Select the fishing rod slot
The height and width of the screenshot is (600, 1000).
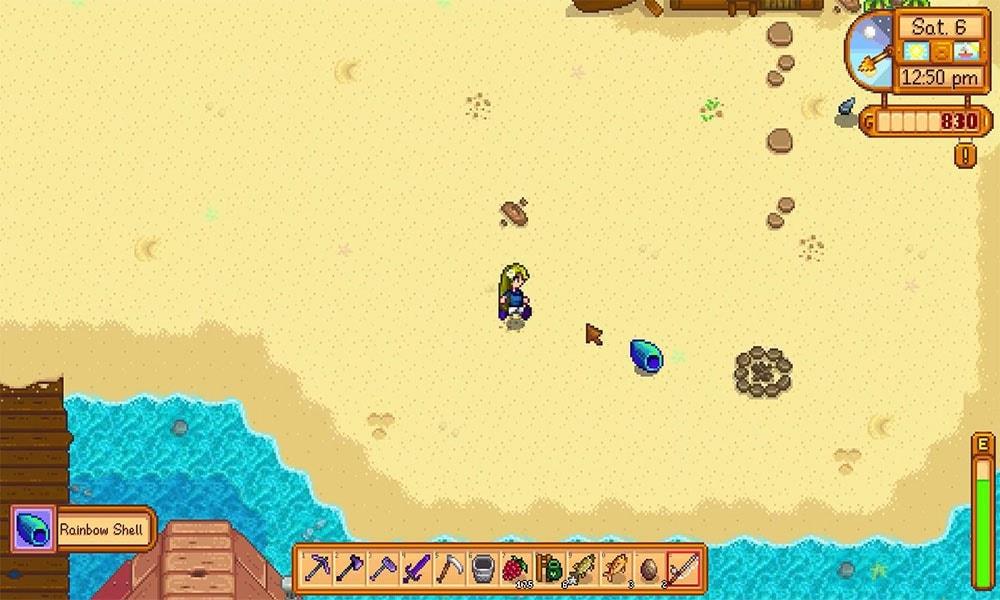coord(682,569)
